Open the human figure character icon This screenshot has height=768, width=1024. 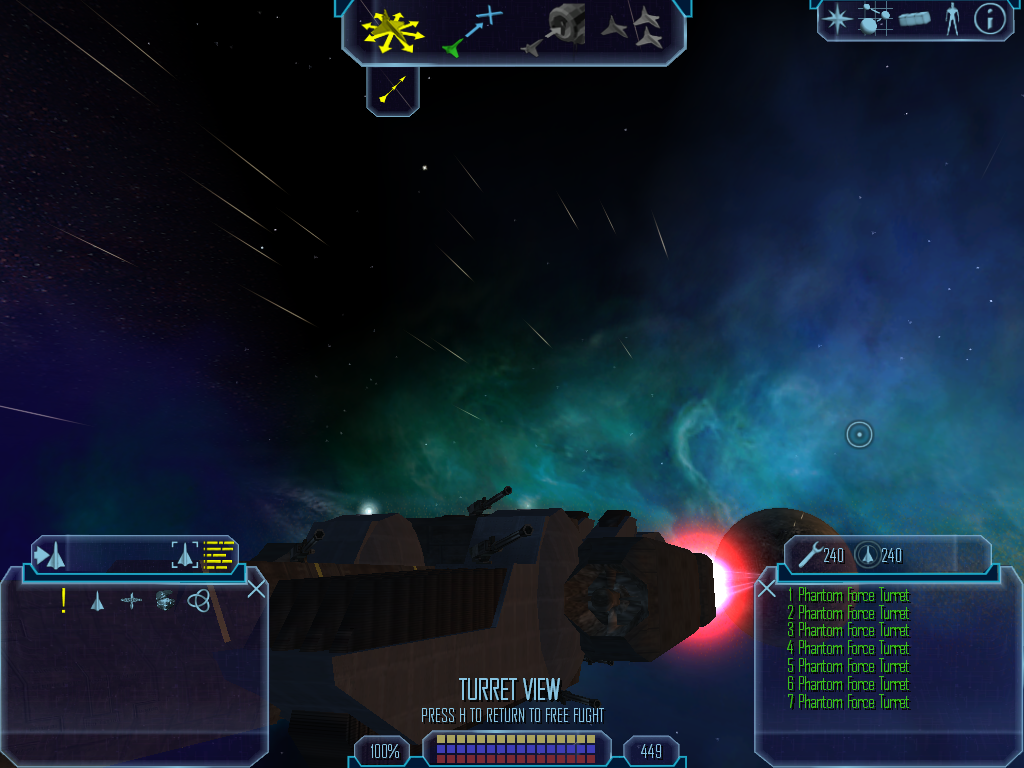(952, 19)
